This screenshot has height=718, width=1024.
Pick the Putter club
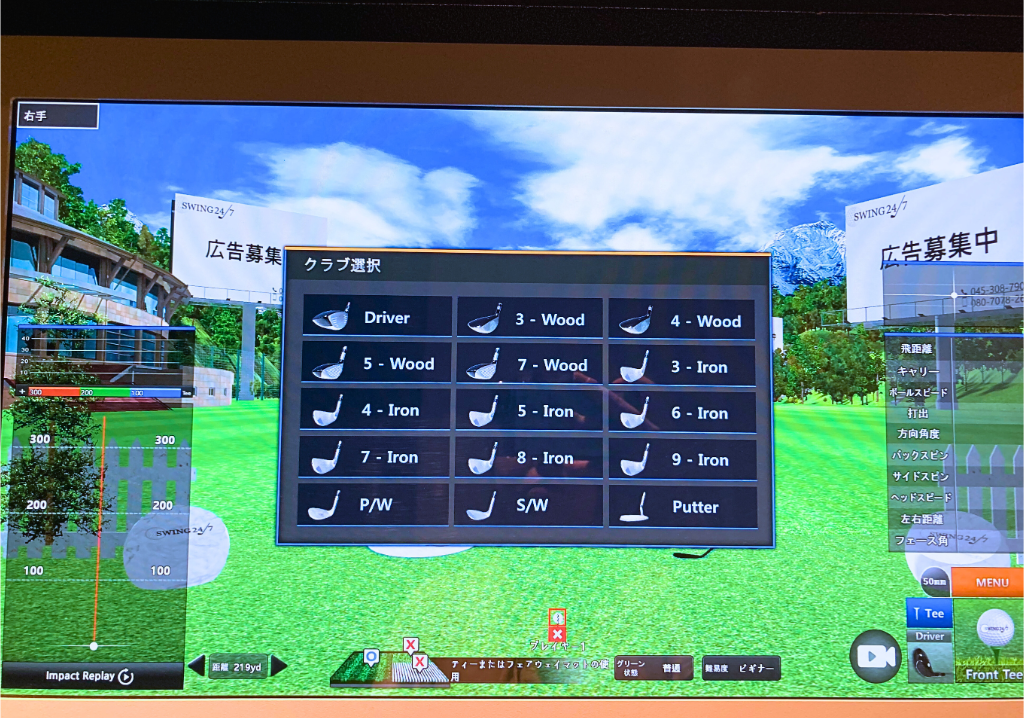click(682, 507)
